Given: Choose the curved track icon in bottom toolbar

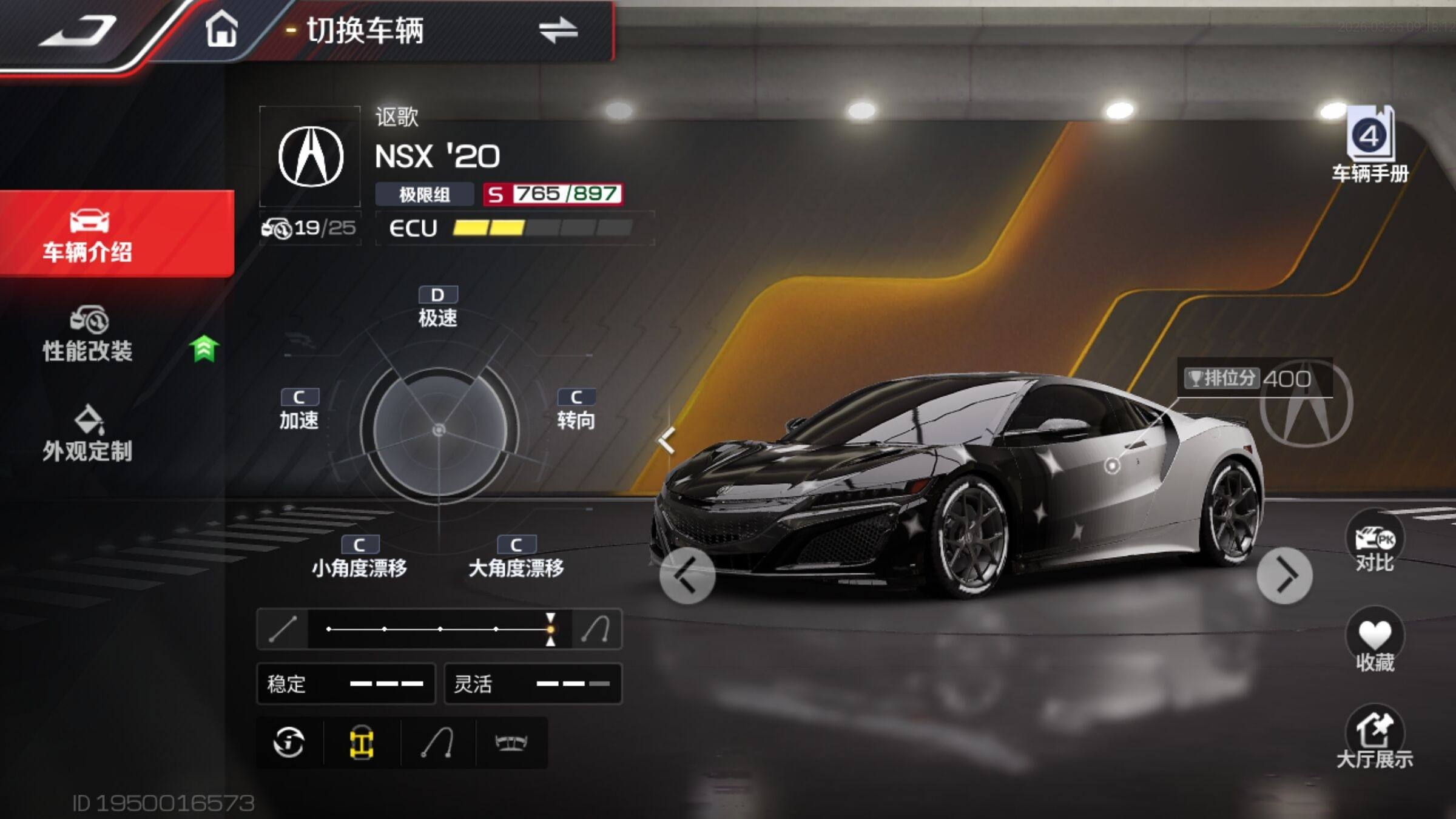Looking at the screenshot, I should click(437, 743).
